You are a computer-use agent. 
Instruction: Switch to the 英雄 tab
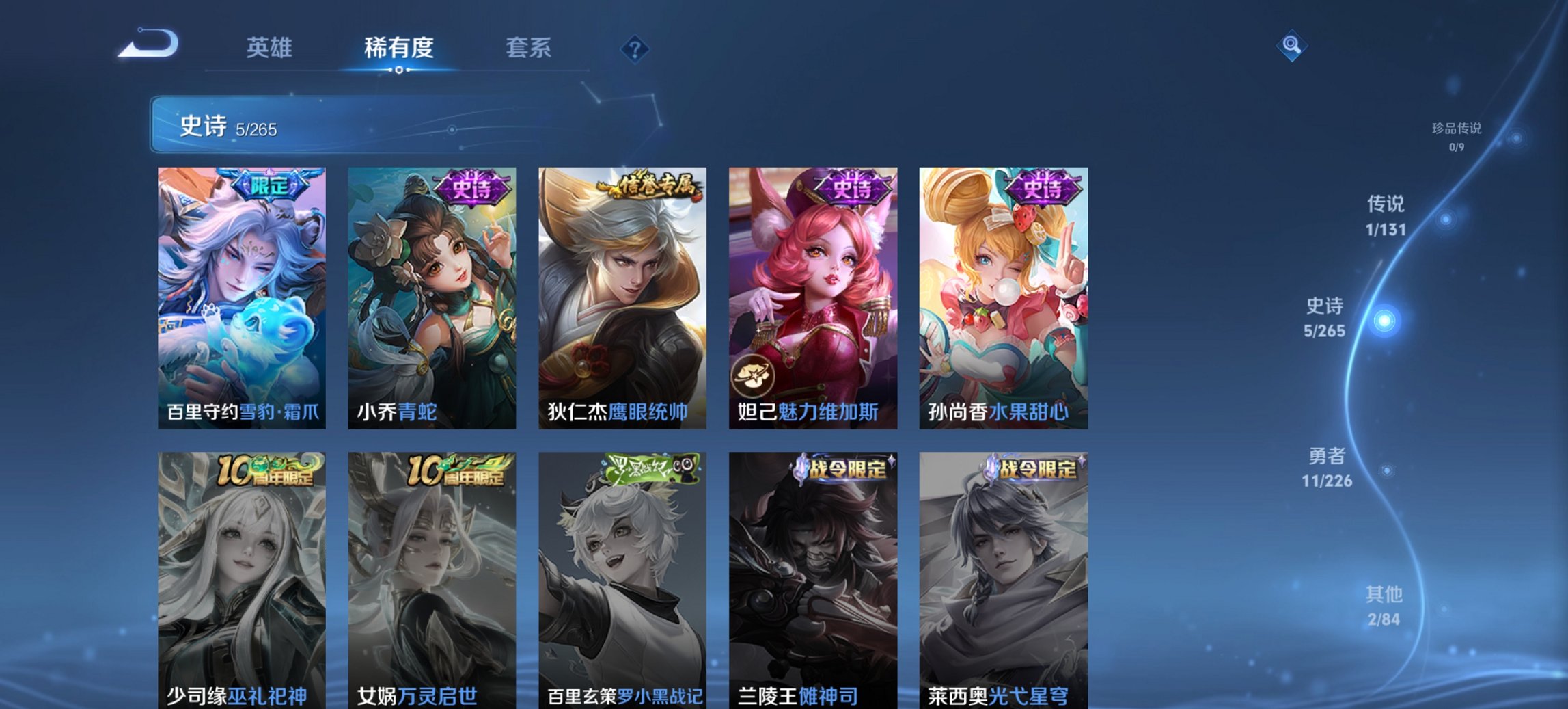coord(271,48)
